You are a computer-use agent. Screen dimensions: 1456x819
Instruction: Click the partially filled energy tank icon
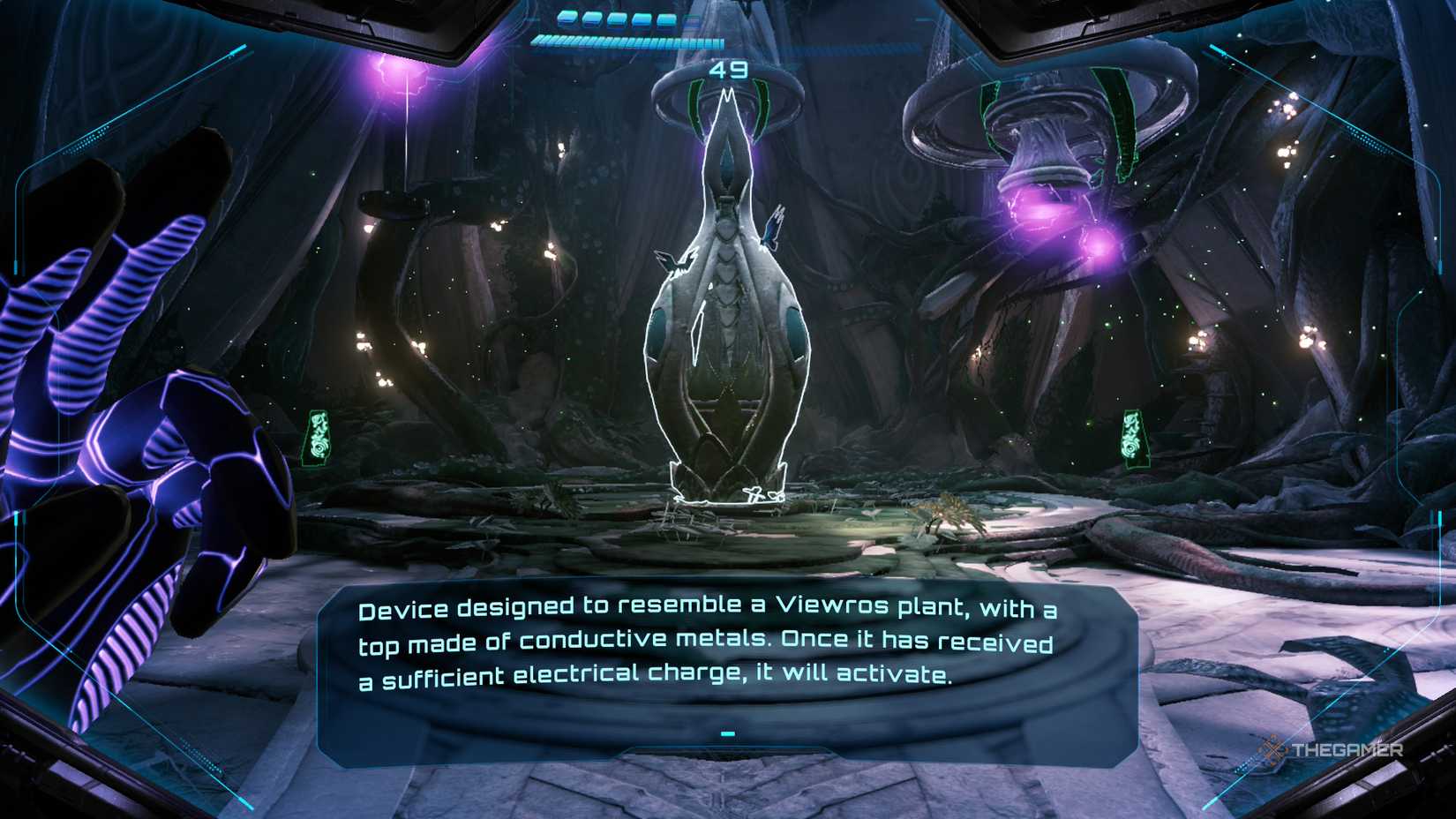click(690, 19)
